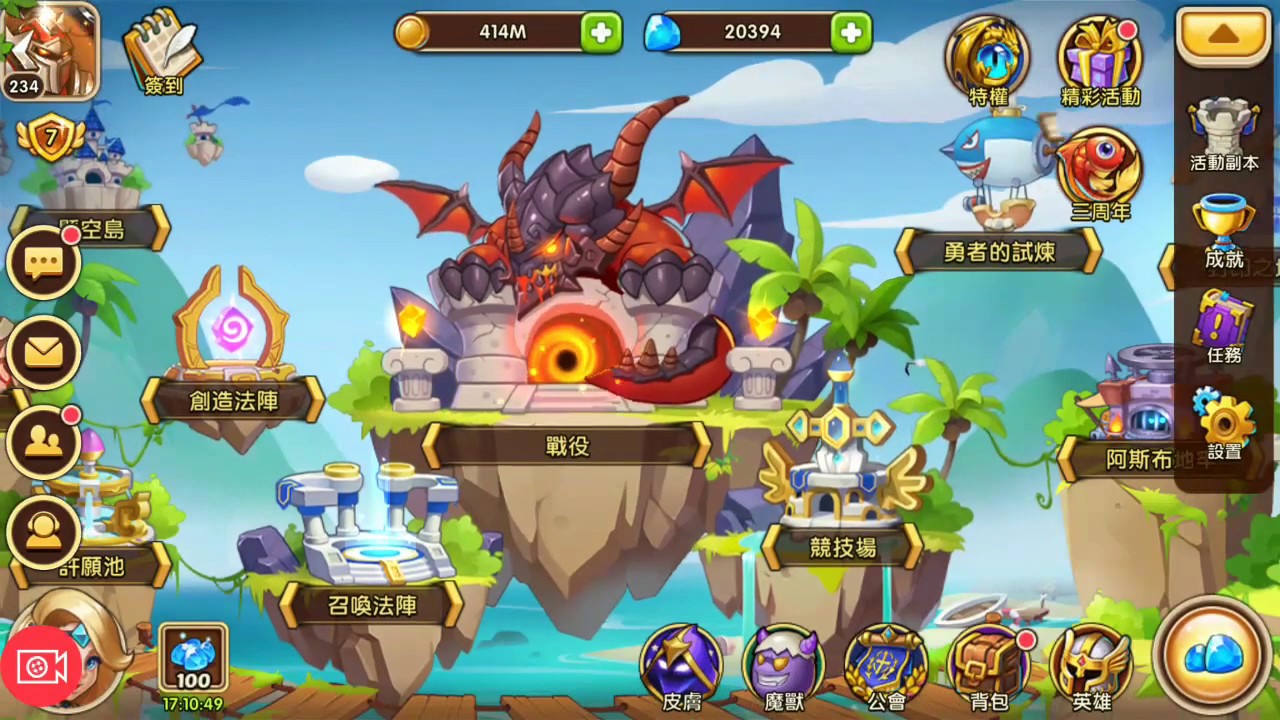Enter the 競技場 arena
Screen dimensions: 1280x720
pyautogui.click(x=842, y=546)
